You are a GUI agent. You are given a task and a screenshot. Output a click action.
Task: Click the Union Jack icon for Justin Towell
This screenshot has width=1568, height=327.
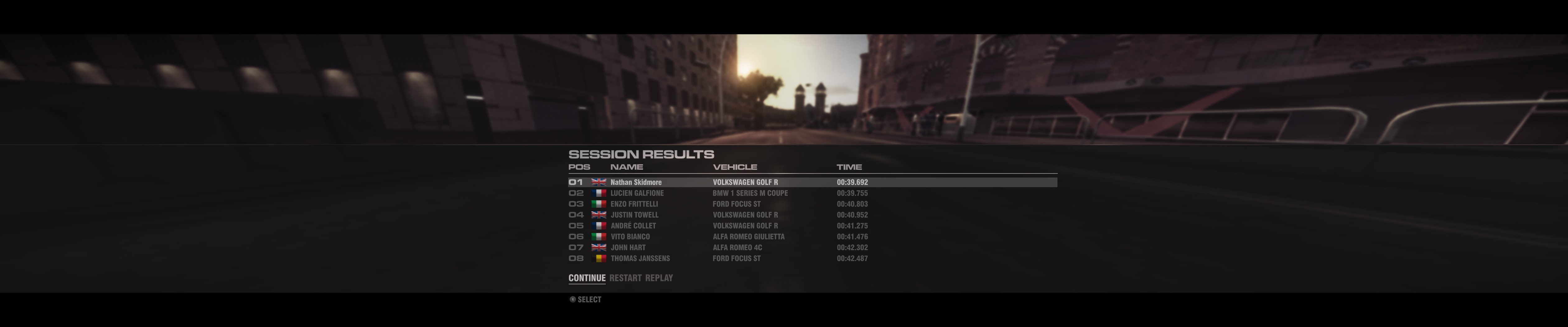(x=599, y=214)
